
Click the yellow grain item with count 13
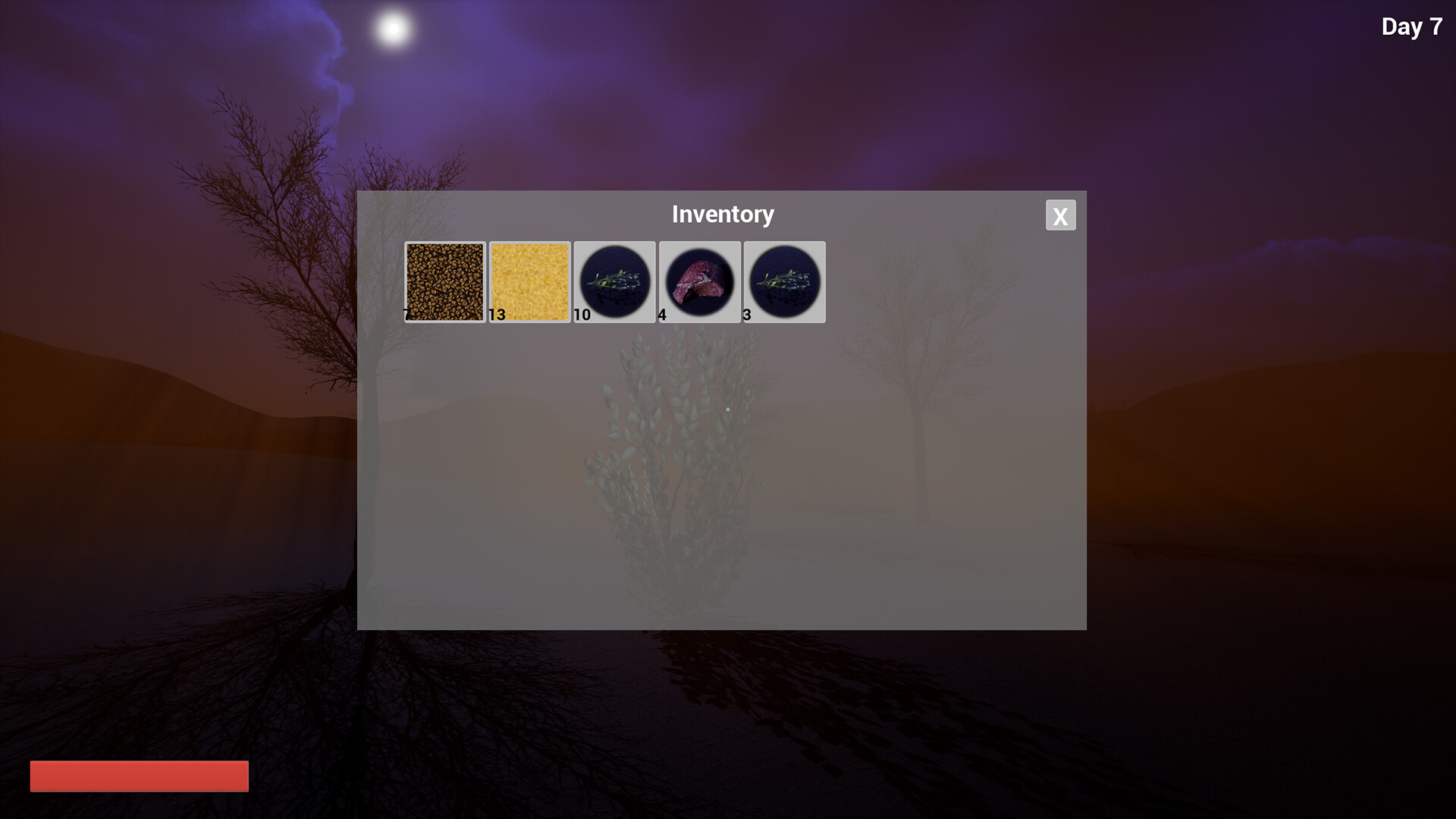point(529,281)
